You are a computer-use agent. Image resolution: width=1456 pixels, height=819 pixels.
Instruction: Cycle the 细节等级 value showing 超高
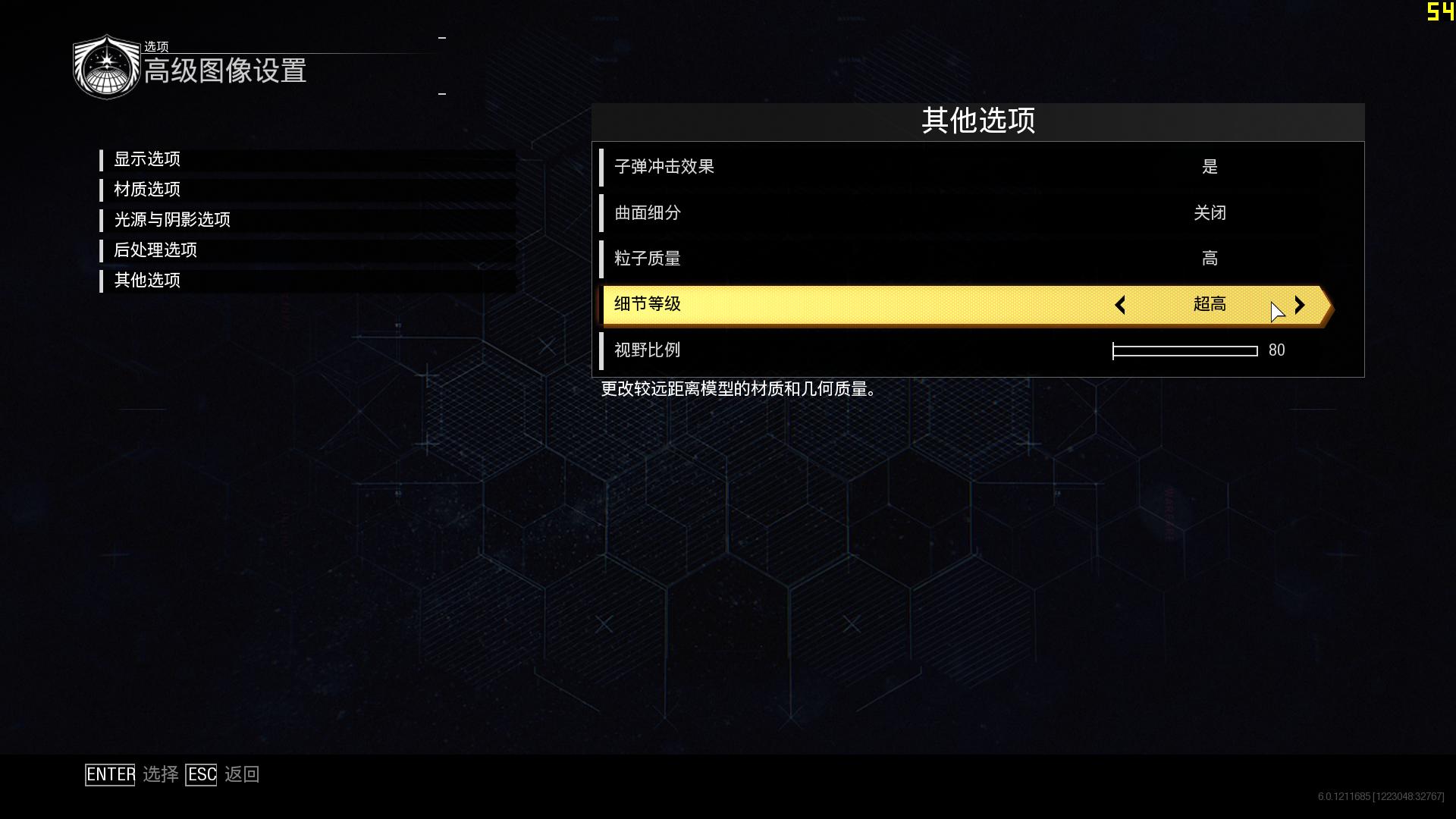pos(1210,304)
